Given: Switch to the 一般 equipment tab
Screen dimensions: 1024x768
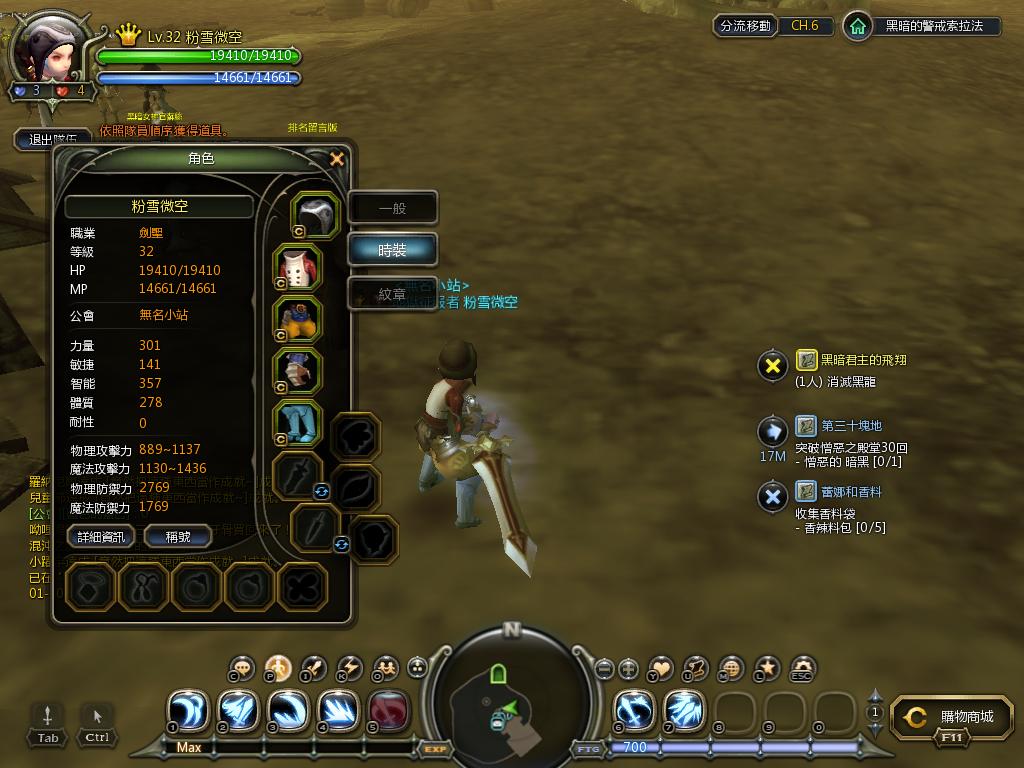Looking at the screenshot, I should pyautogui.click(x=392, y=209).
